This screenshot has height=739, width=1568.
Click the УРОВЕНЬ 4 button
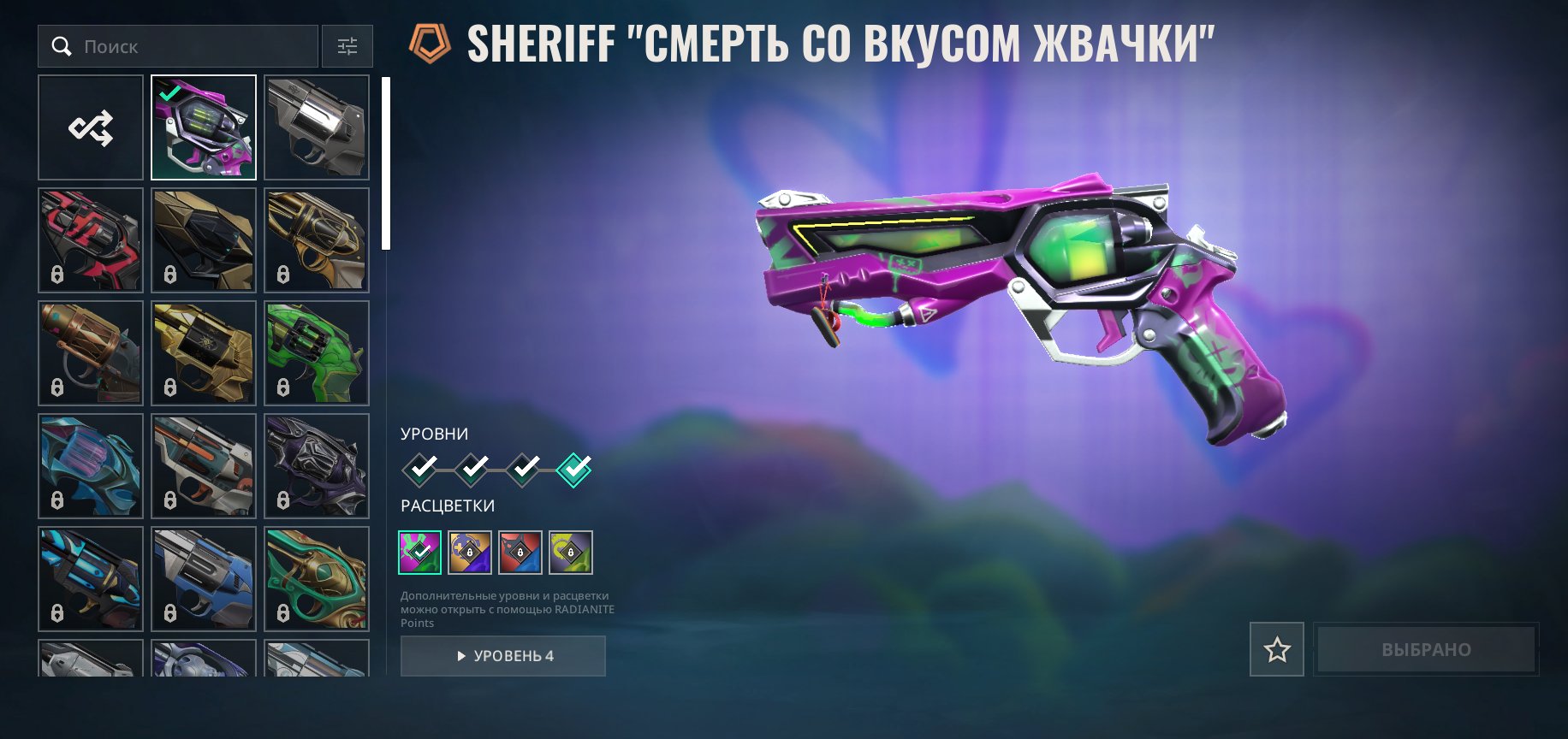click(503, 656)
